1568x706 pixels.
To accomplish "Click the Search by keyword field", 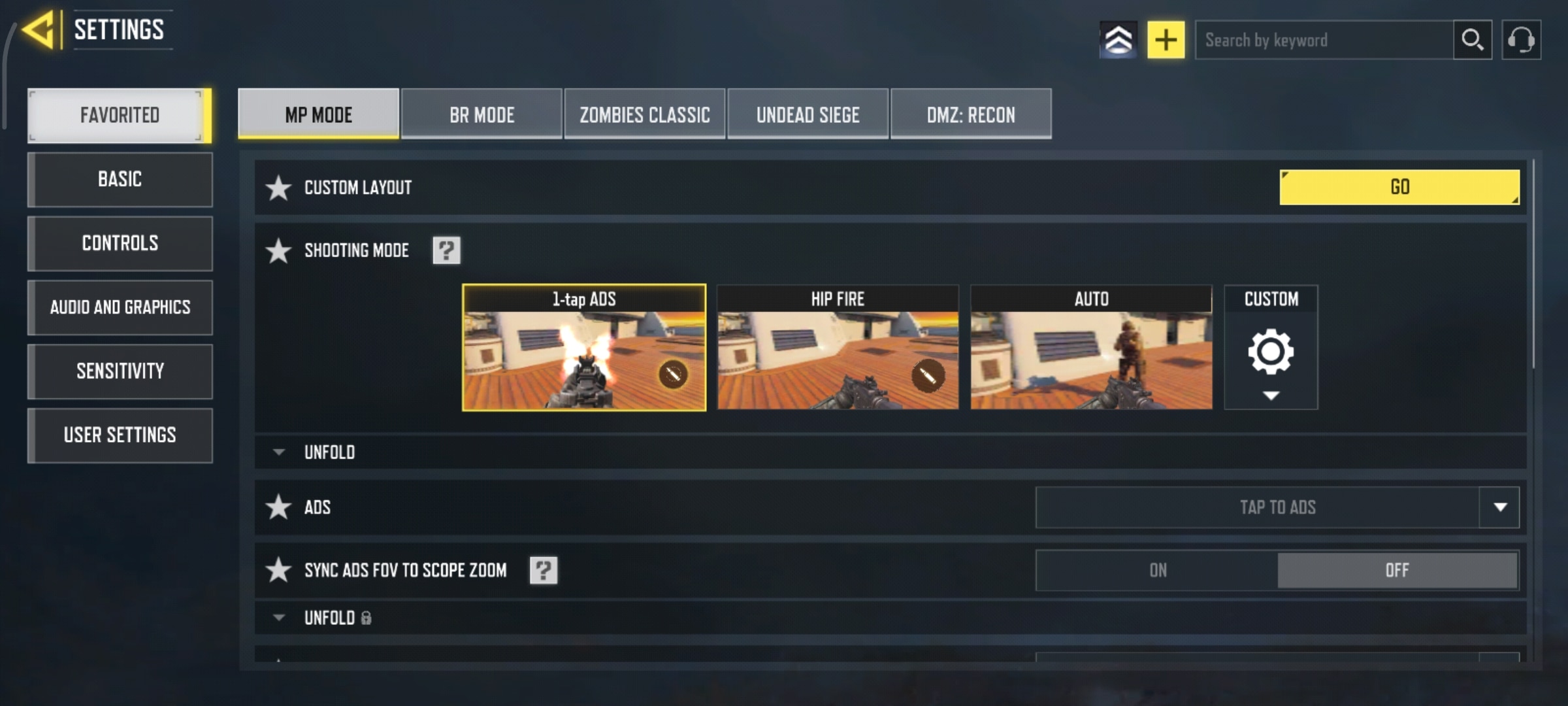I will point(1324,41).
